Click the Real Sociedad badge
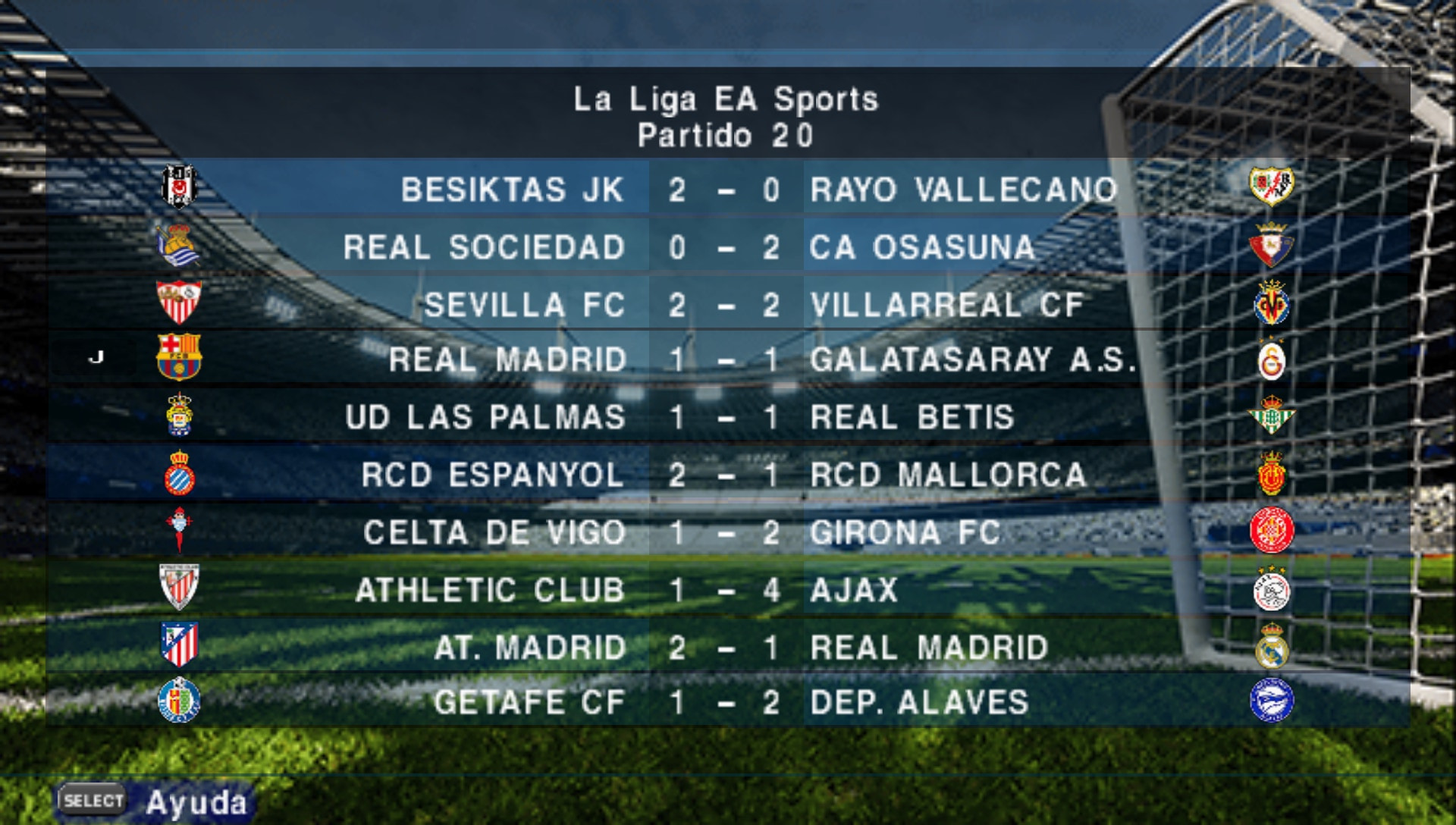The height and width of the screenshot is (825, 1456). pos(180,246)
